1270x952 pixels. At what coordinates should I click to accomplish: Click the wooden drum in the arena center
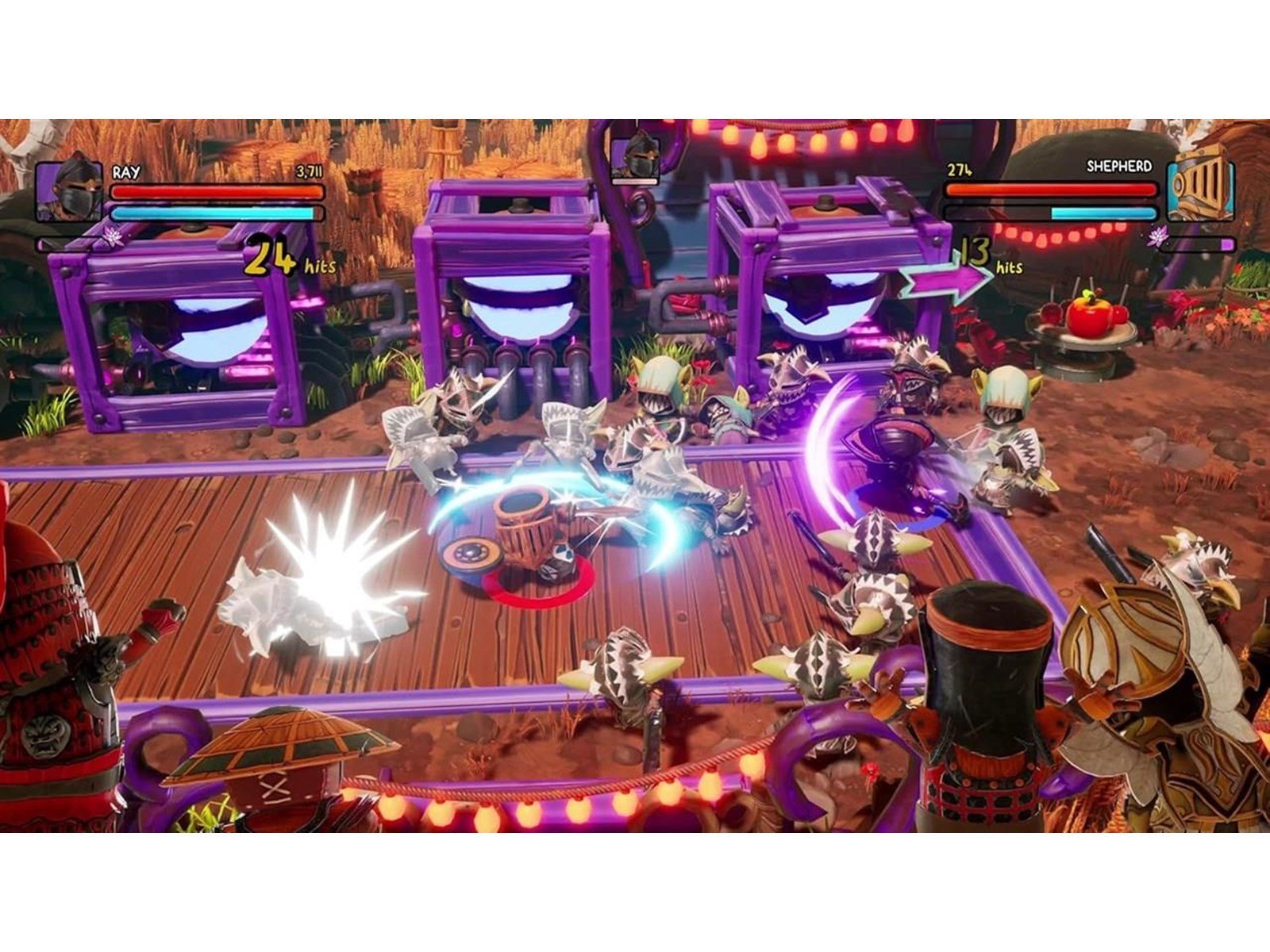524,528
